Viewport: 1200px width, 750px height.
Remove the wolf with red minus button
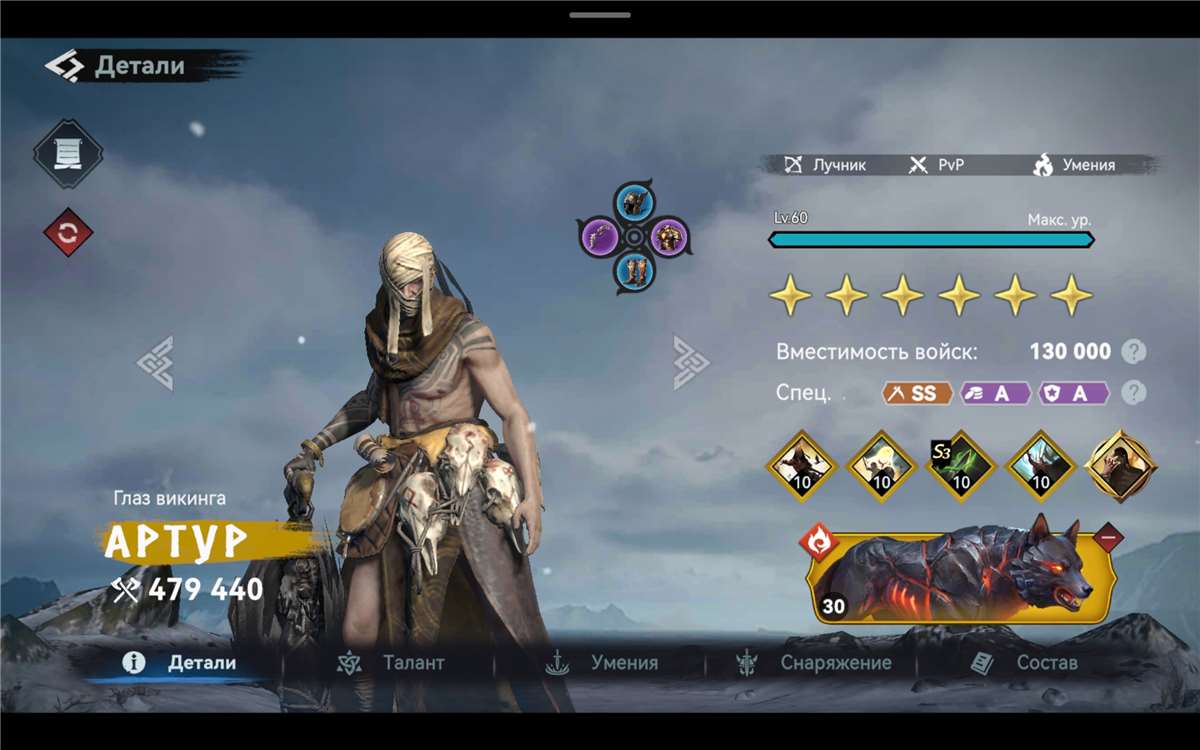[x=1108, y=538]
